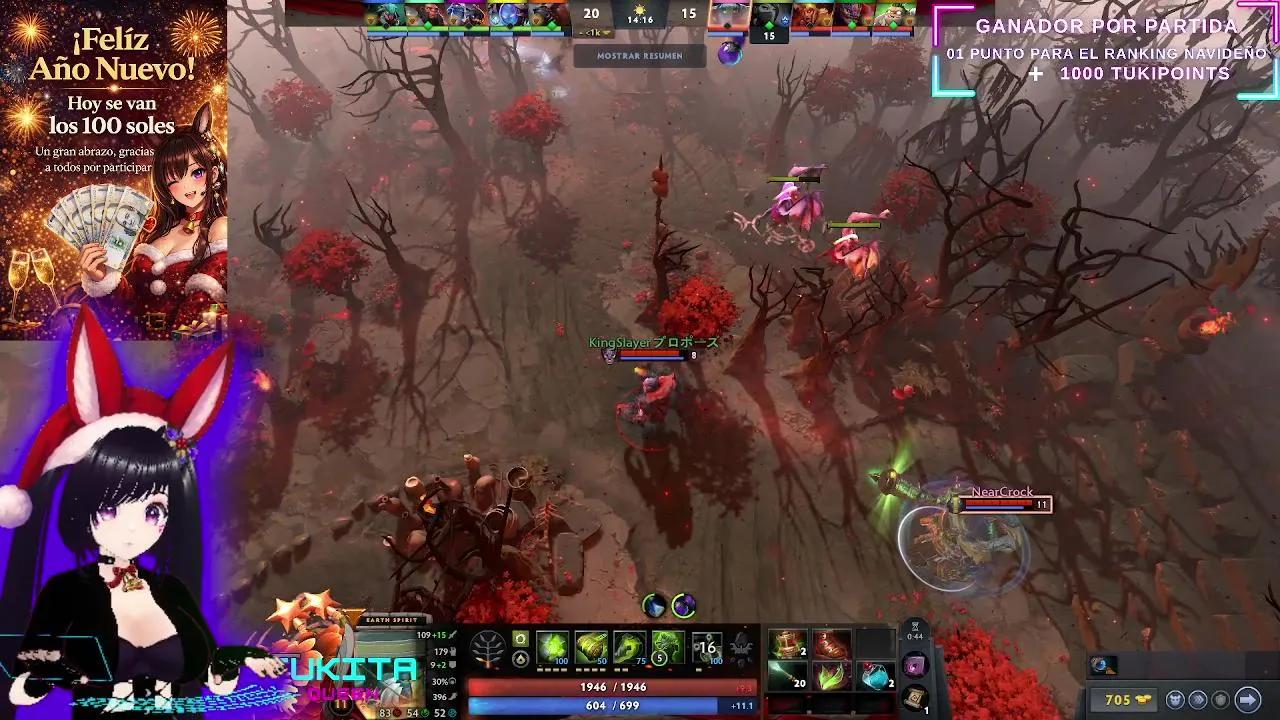Trigger the courier speed burst button

pyautogui.click(x=1196, y=700)
